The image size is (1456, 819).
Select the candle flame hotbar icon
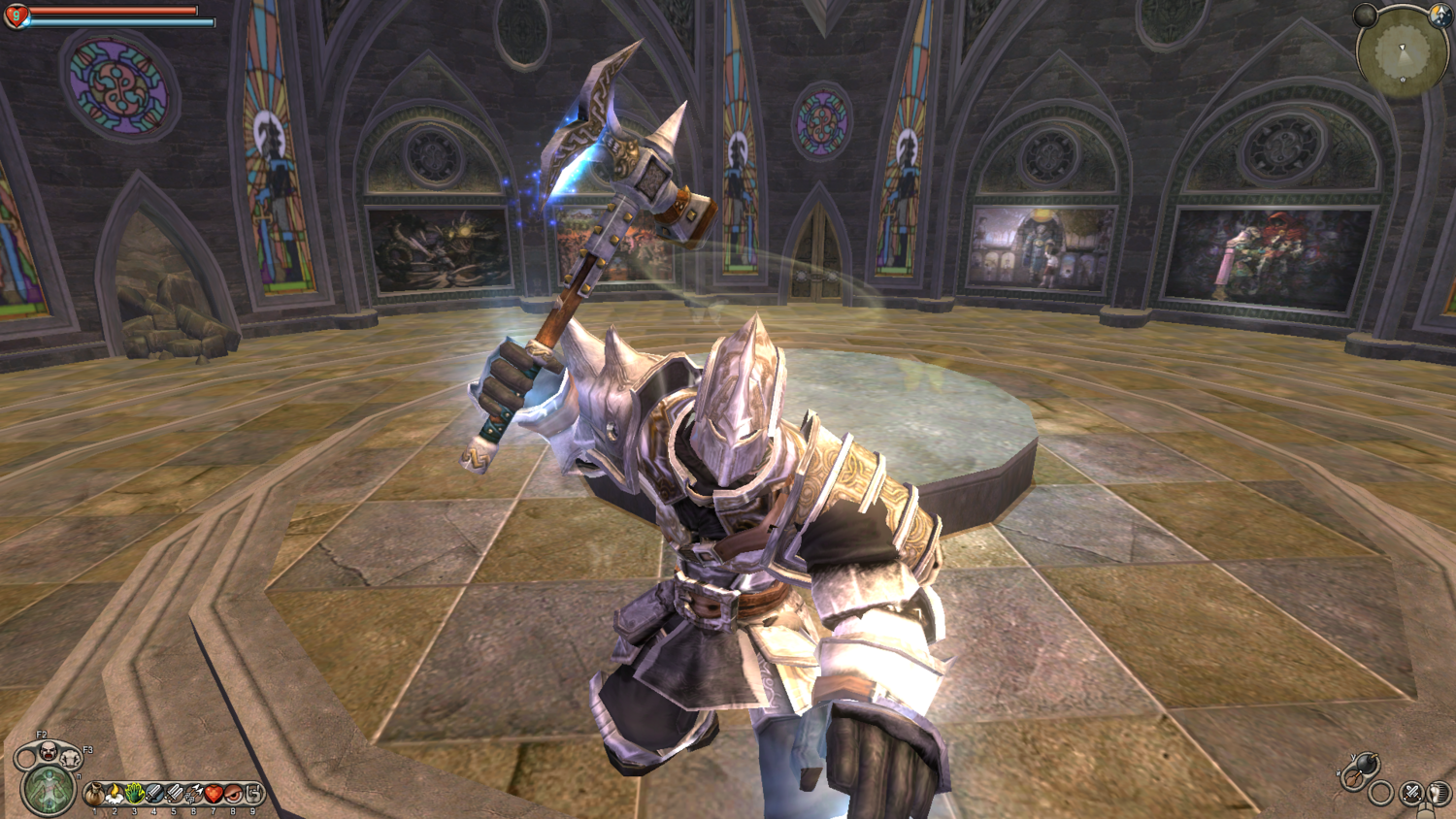(115, 795)
